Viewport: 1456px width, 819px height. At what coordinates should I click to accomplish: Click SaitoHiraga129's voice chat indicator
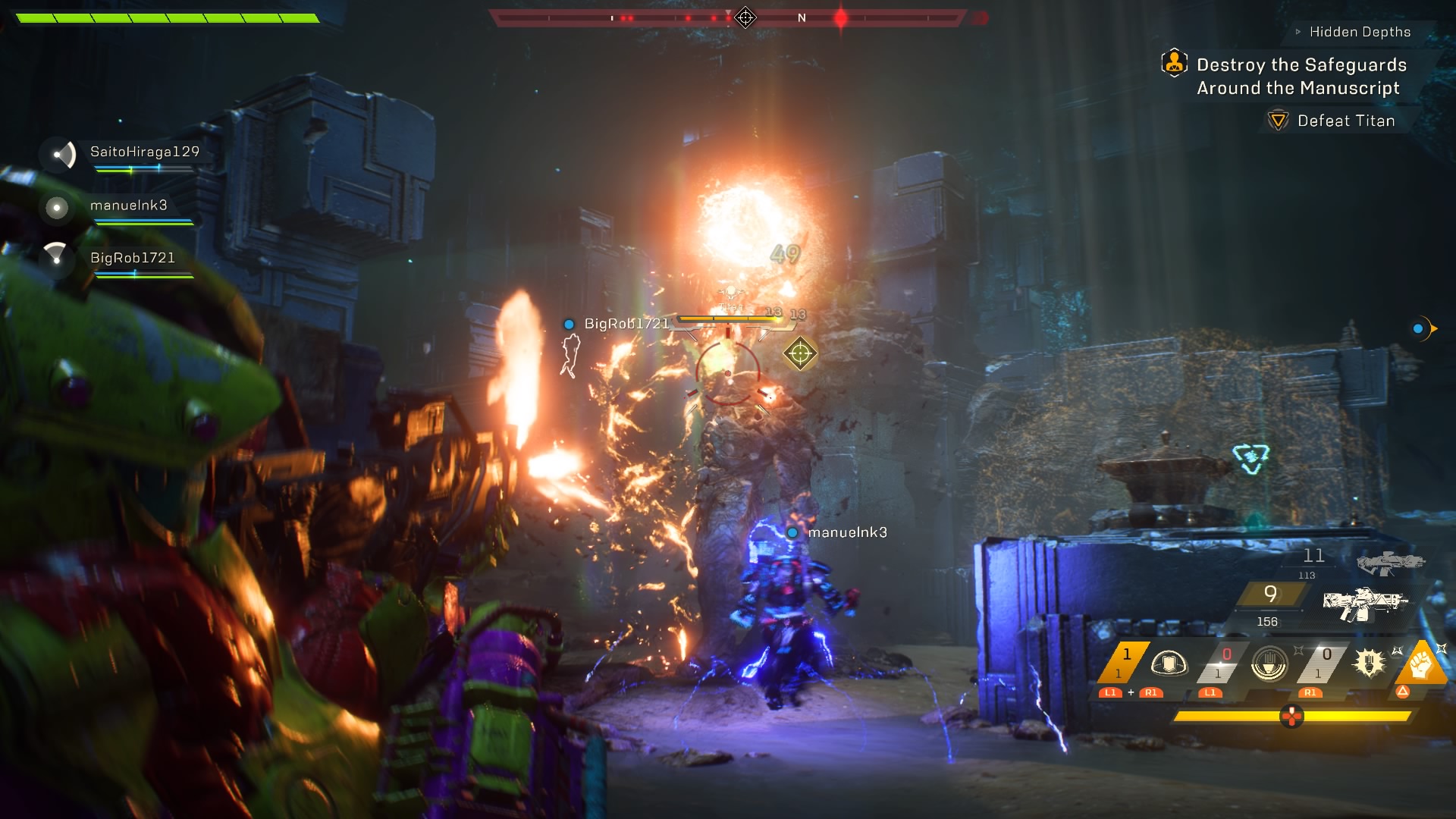pyautogui.click(x=63, y=155)
